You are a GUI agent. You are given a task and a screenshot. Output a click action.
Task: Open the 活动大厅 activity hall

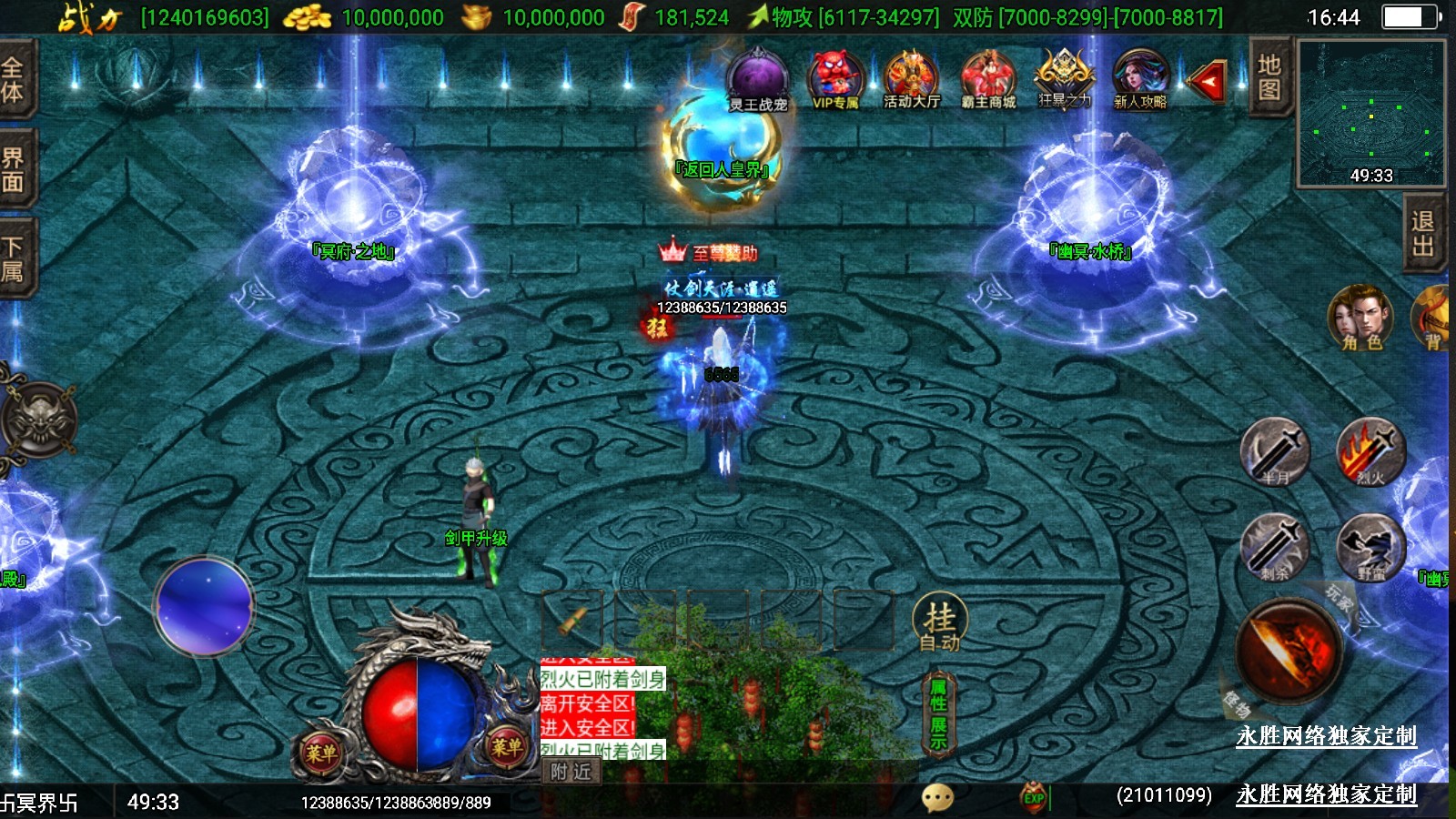pos(911,79)
